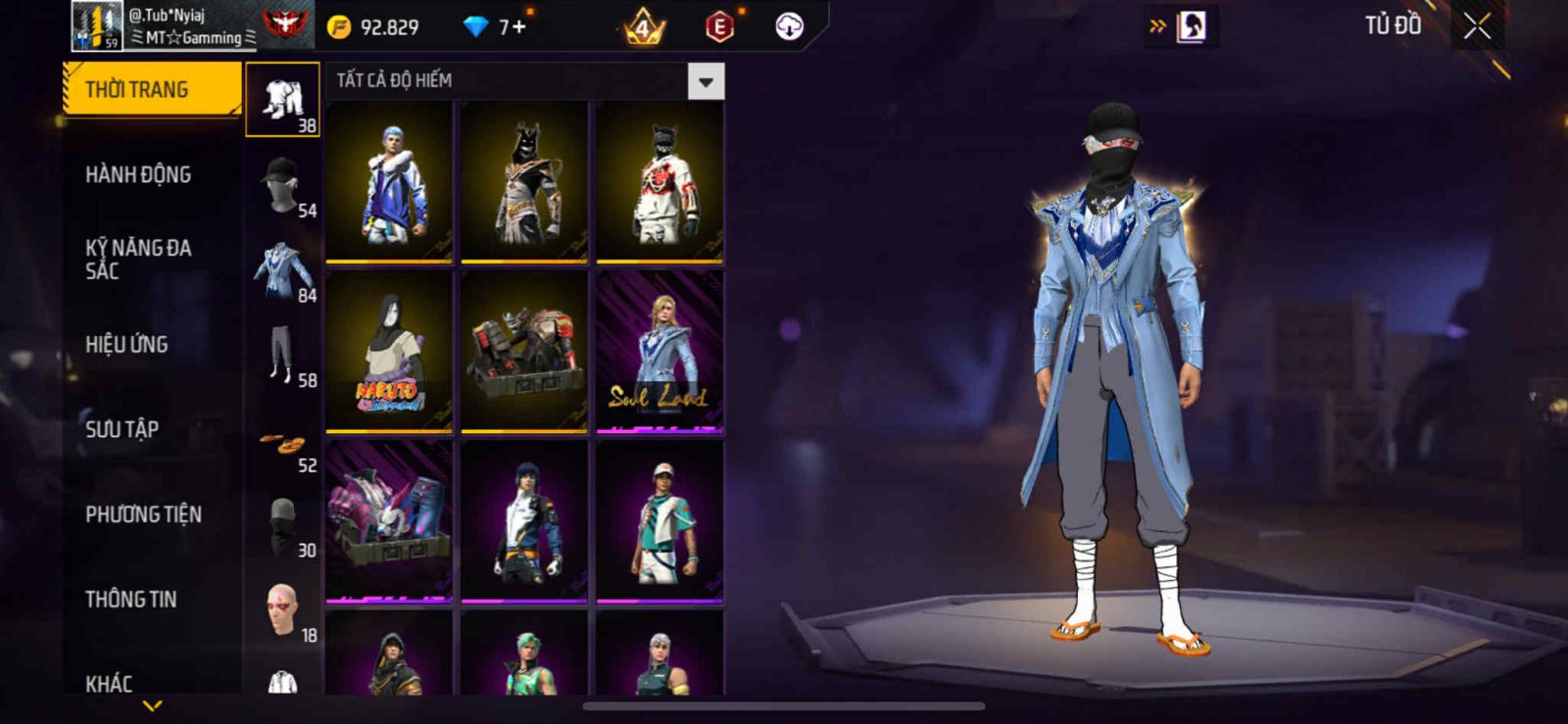The width and height of the screenshot is (1568, 724).
Task: Open the face mask category
Action: [x=282, y=524]
